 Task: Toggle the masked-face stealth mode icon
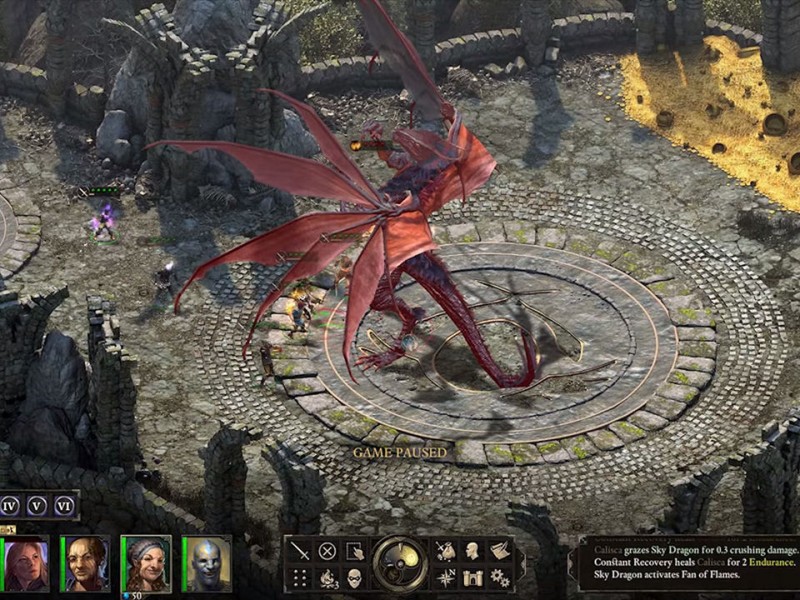[355, 577]
